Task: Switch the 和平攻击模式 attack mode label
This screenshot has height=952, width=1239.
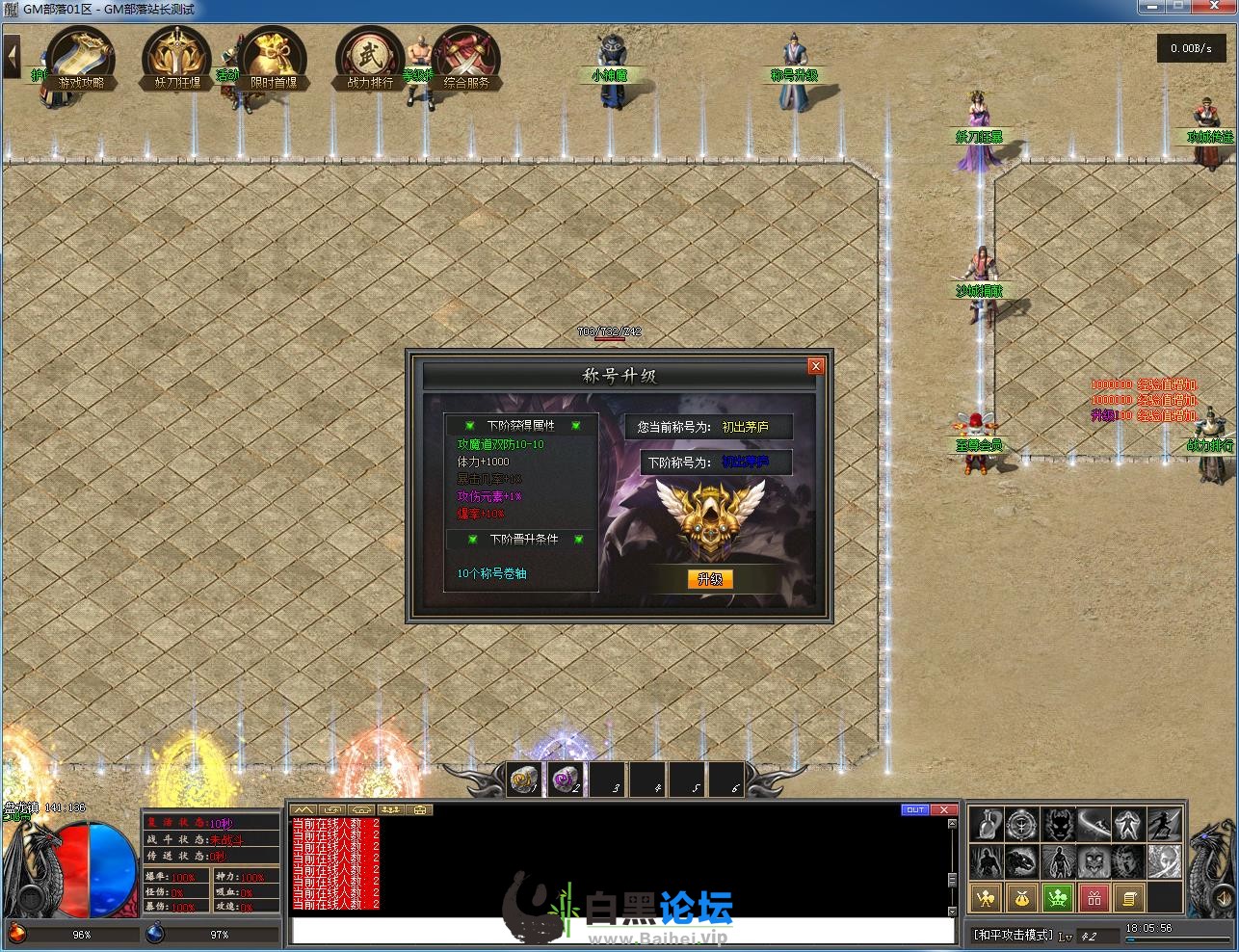Action: pos(1012,935)
